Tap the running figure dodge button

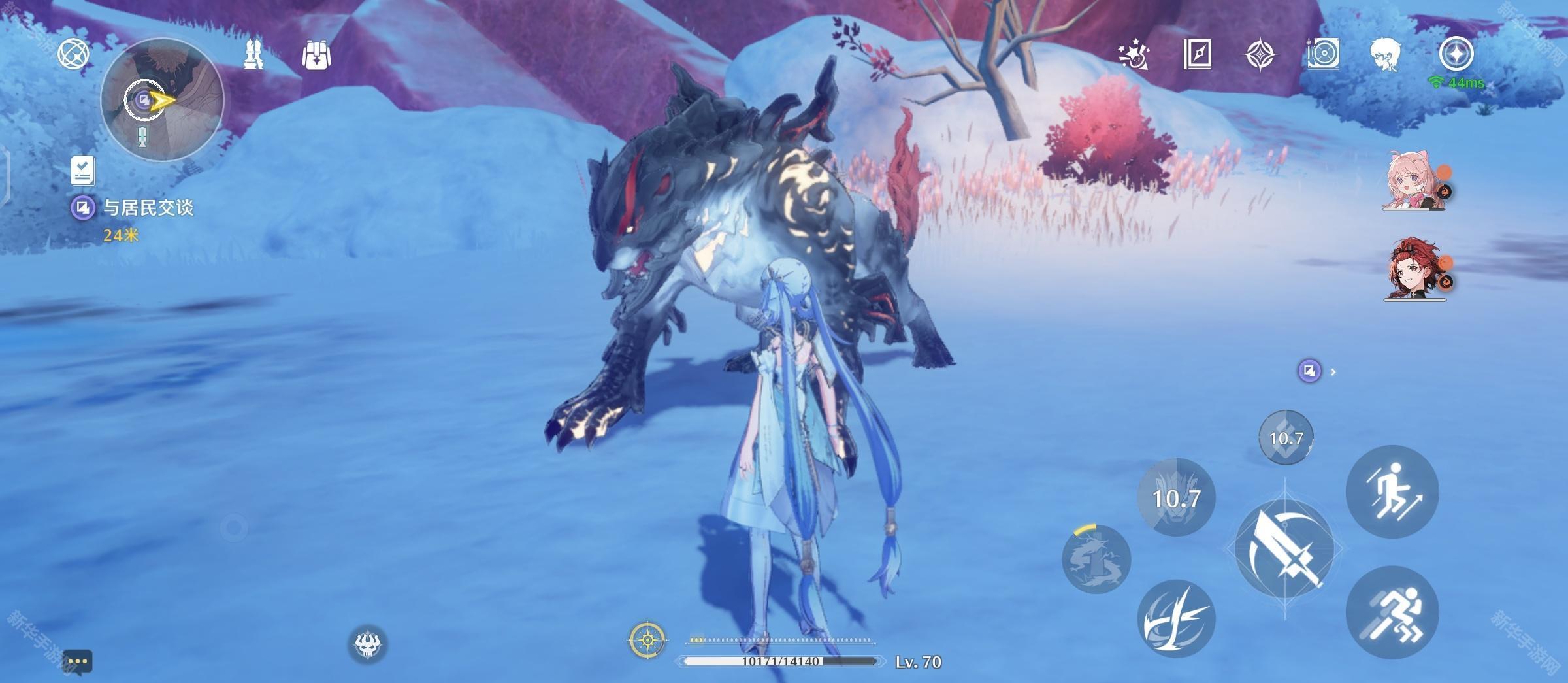[x=1392, y=612]
